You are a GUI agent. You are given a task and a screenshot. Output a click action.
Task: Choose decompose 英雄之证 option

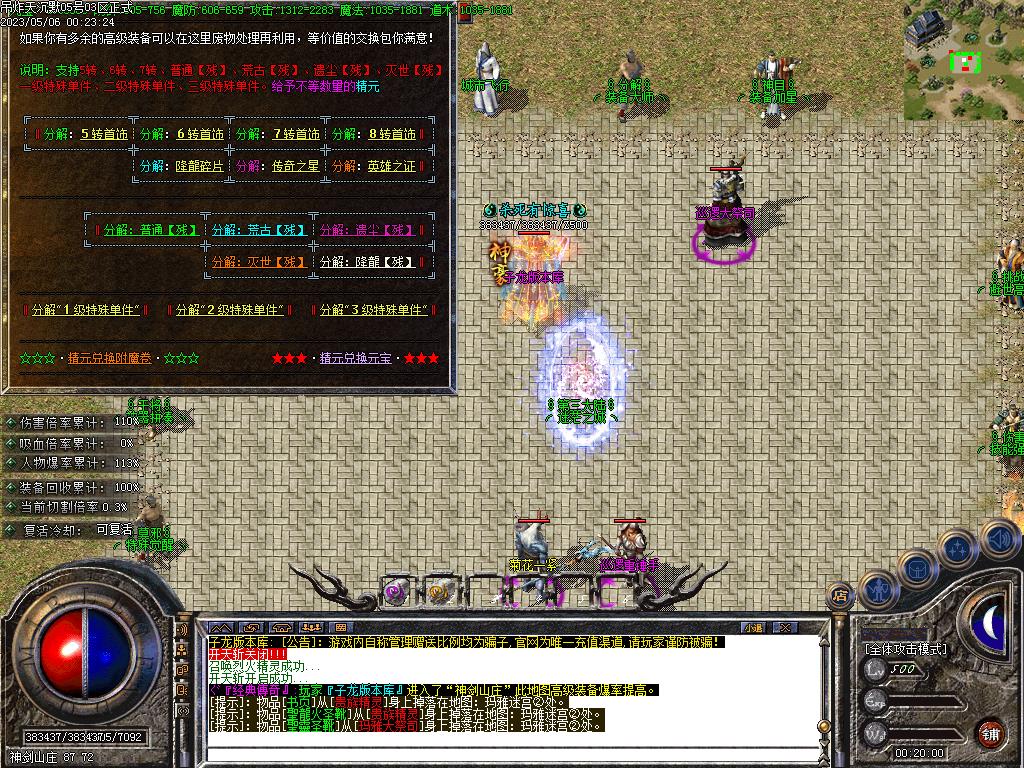pos(391,166)
